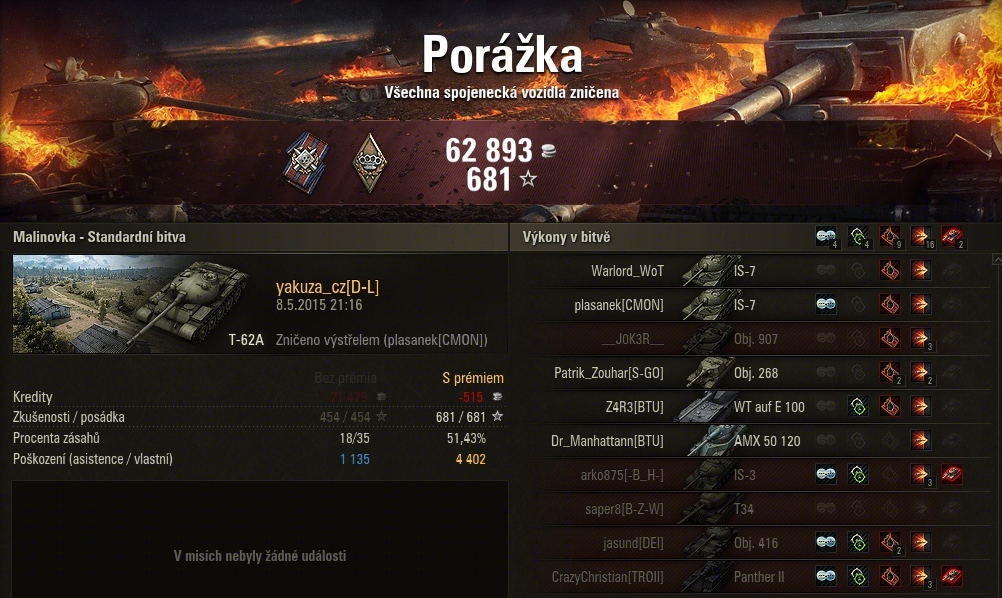Click the Dr_Manhattann[BTU] AMX 50 120 row
Screen dimensions: 1002x598
pyautogui.click(x=607, y=441)
